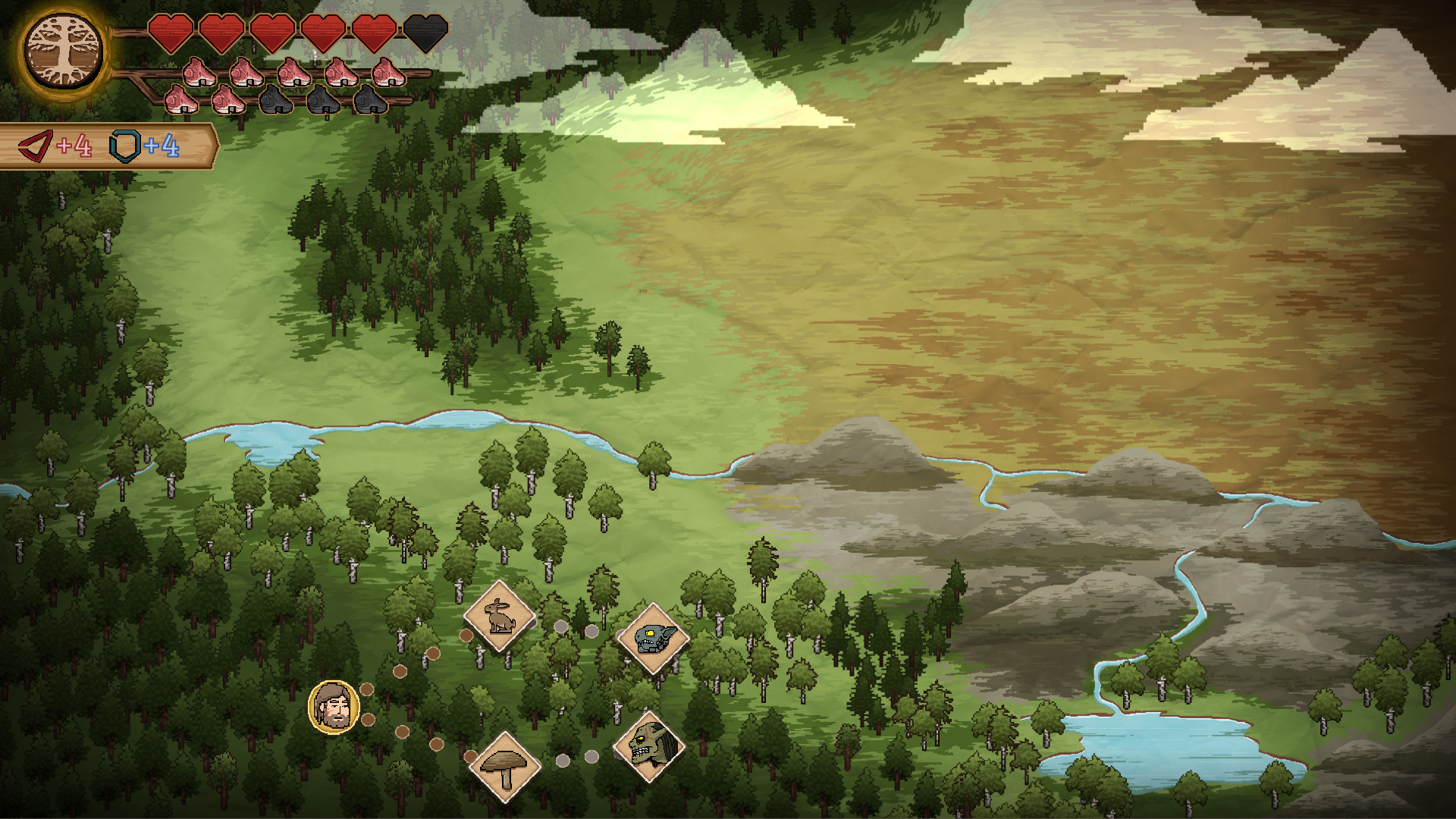Open the tree emblem medallion
The height and width of the screenshot is (819, 1456).
click(x=63, y=52)
